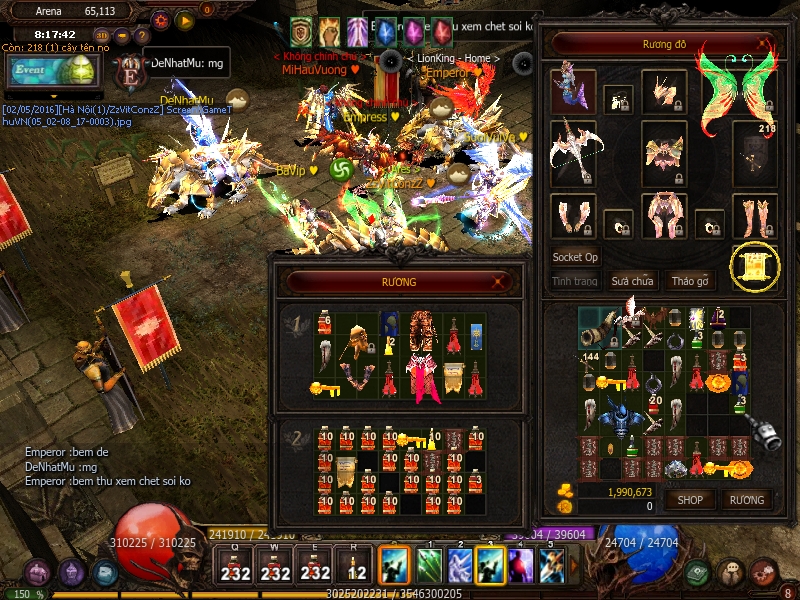Image resolution: width=800 pixels, height=600 pixels.
Task: Select the equipped gloves slot
Action: (x=572, y=215)
